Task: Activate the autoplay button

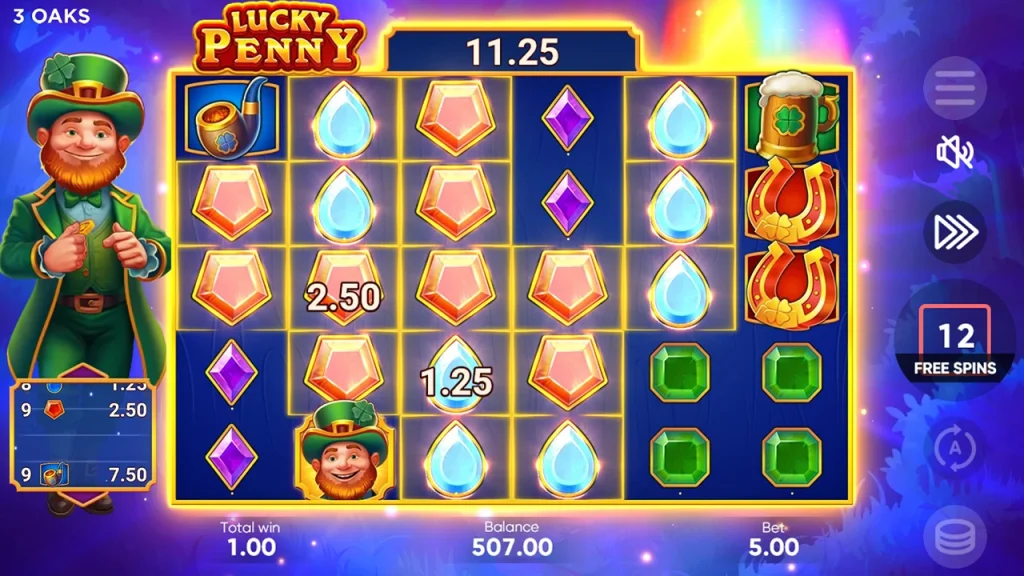Action: (x=954, y=448)
